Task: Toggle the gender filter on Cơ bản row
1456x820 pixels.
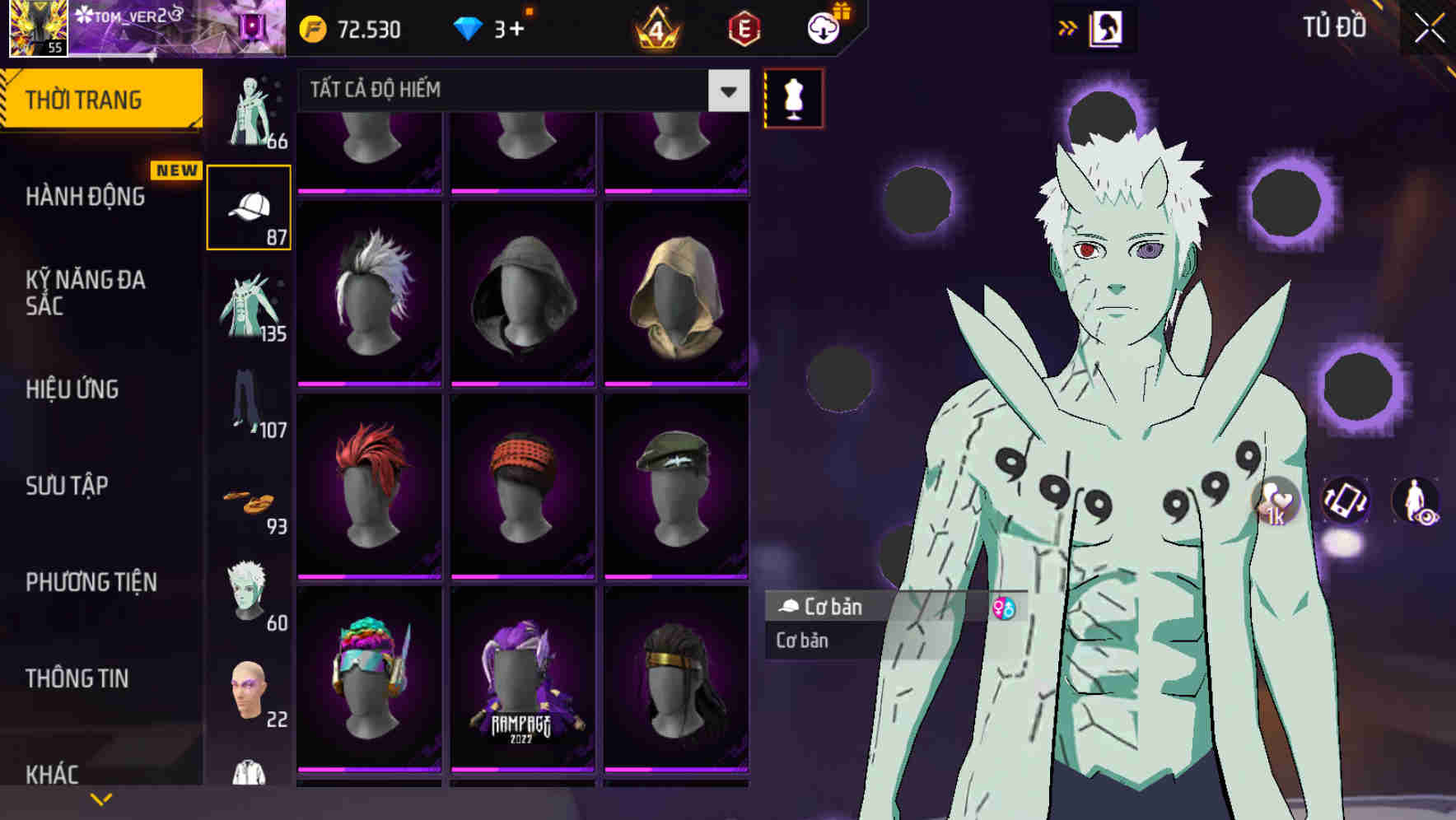Action: coord(1004,608)
